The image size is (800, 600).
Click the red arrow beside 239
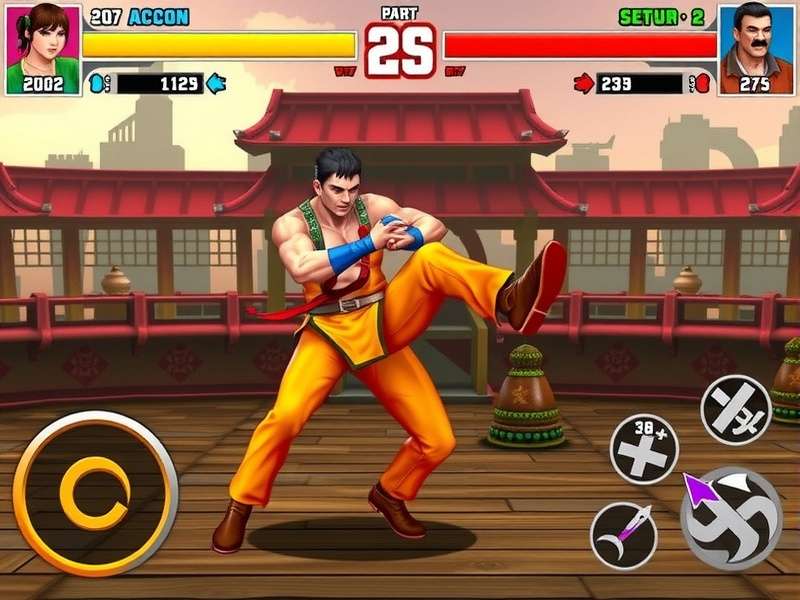(584, 84)
